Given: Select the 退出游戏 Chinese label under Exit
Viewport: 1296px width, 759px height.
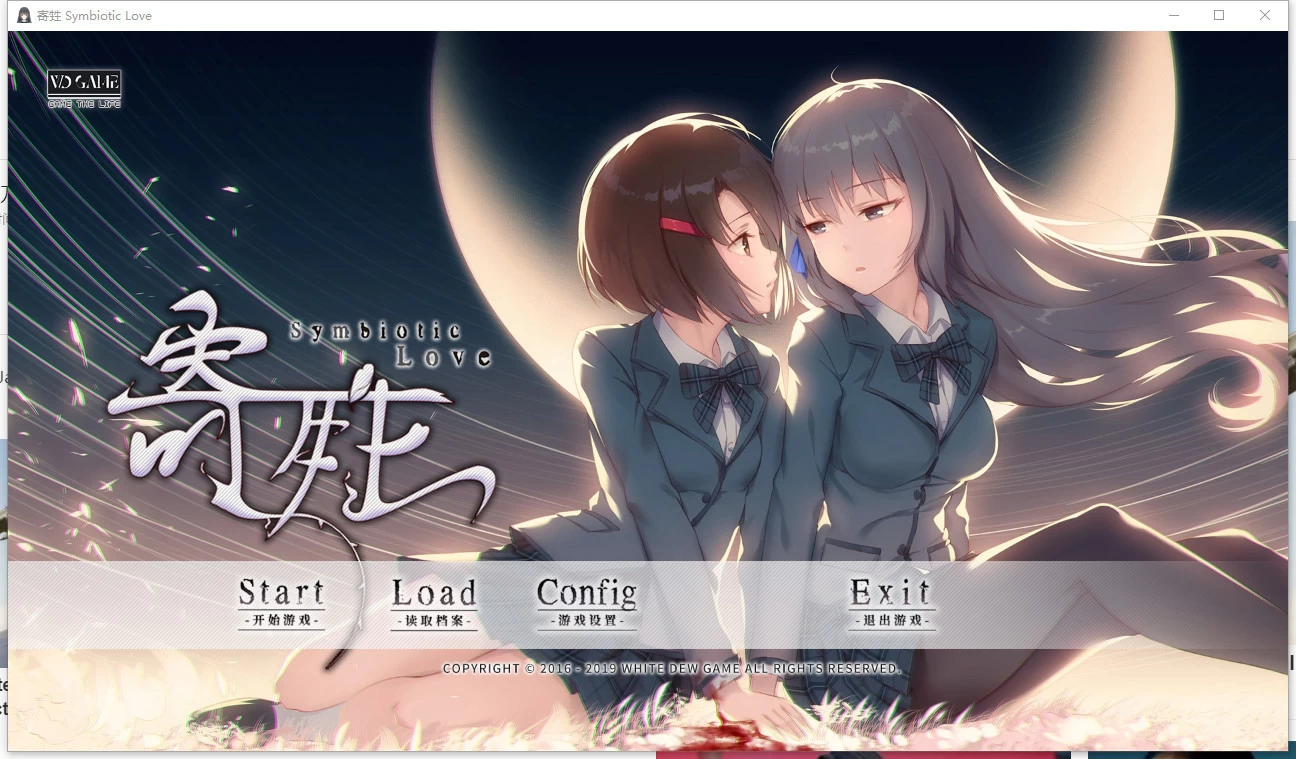Looking at the screenshot, I should [x=891, y=621].
